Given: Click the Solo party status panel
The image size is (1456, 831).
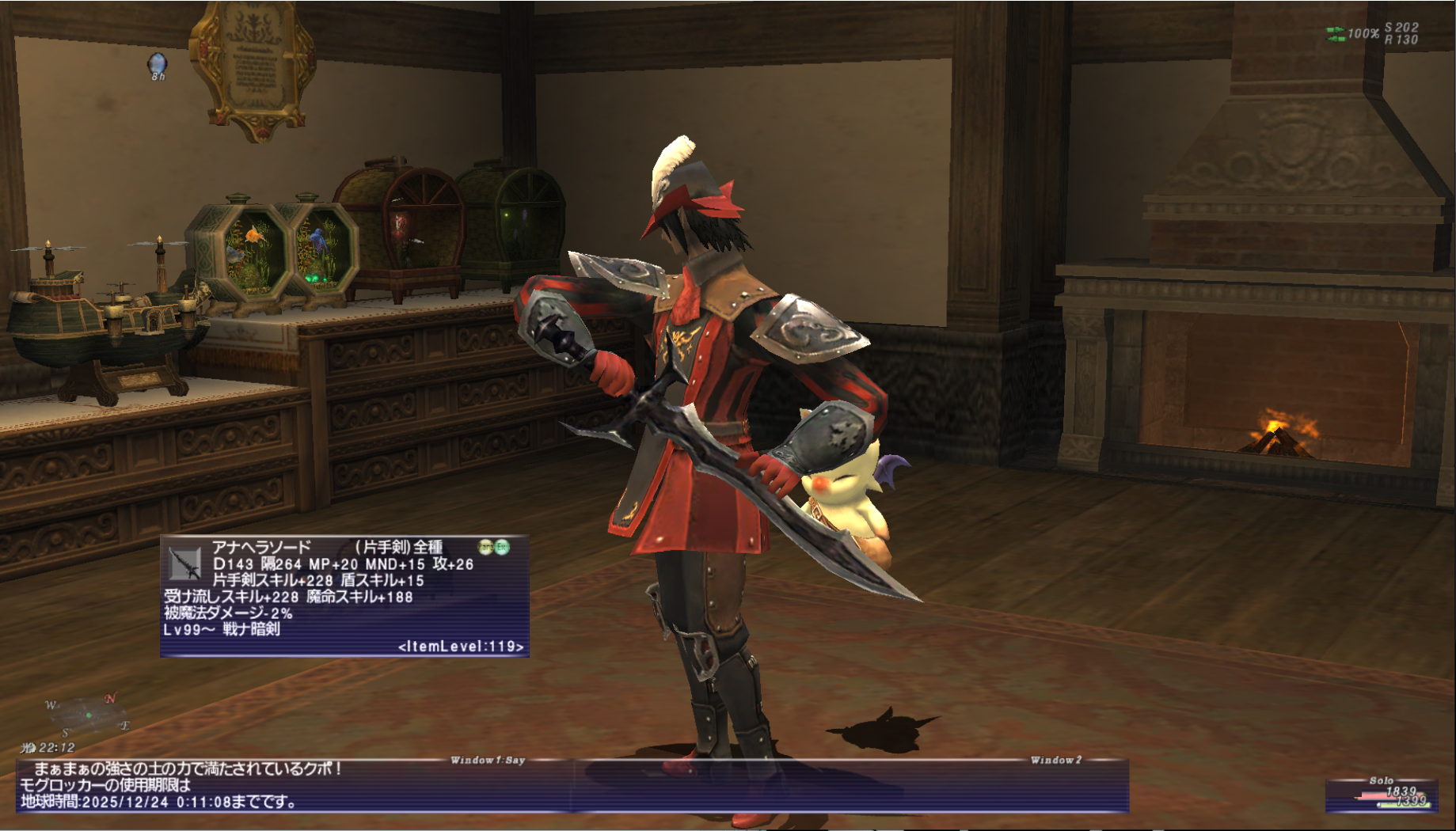Looking at the screenshot, I should coord(1381,795).
